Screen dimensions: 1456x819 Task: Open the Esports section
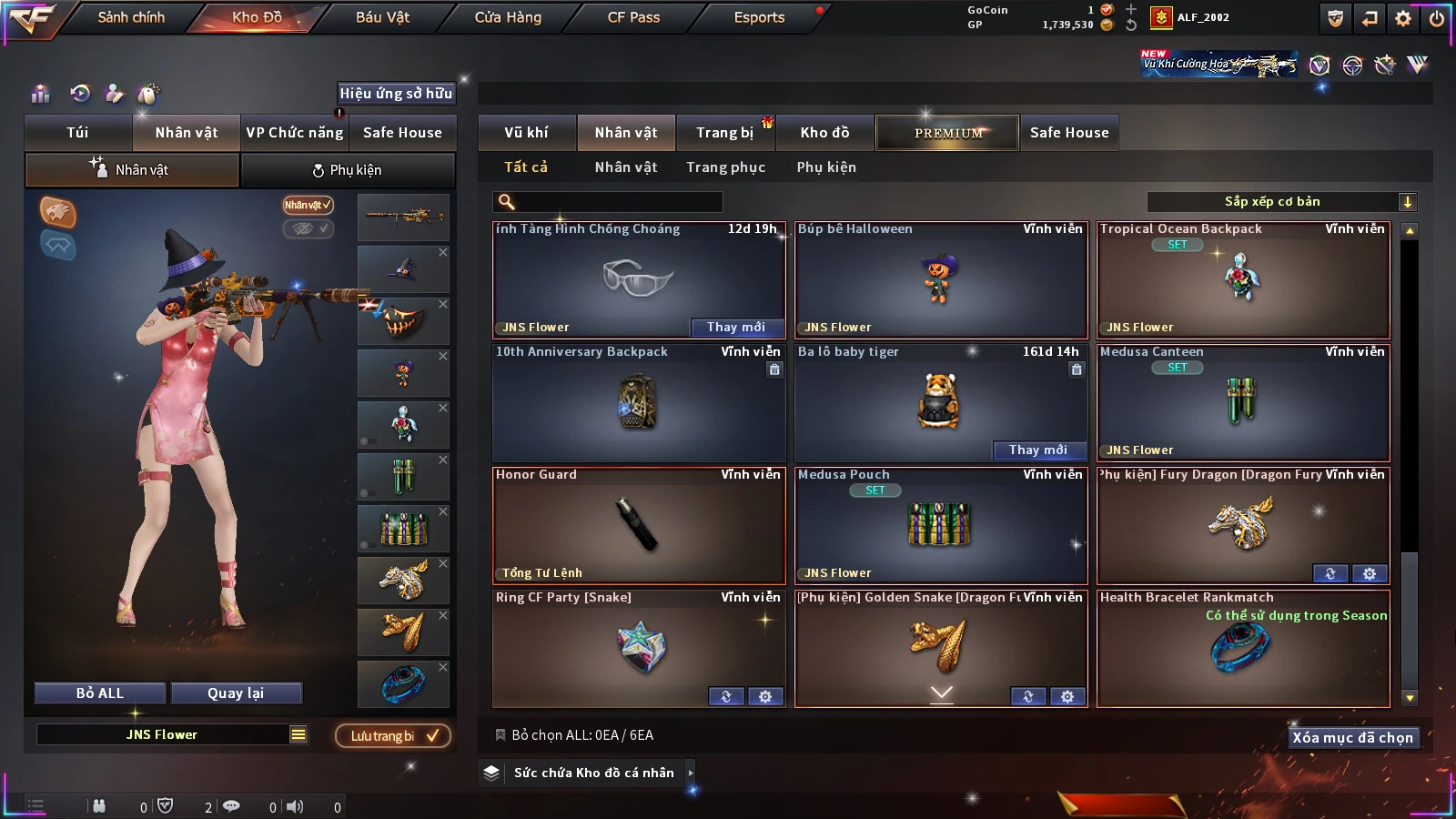[759, 17]
